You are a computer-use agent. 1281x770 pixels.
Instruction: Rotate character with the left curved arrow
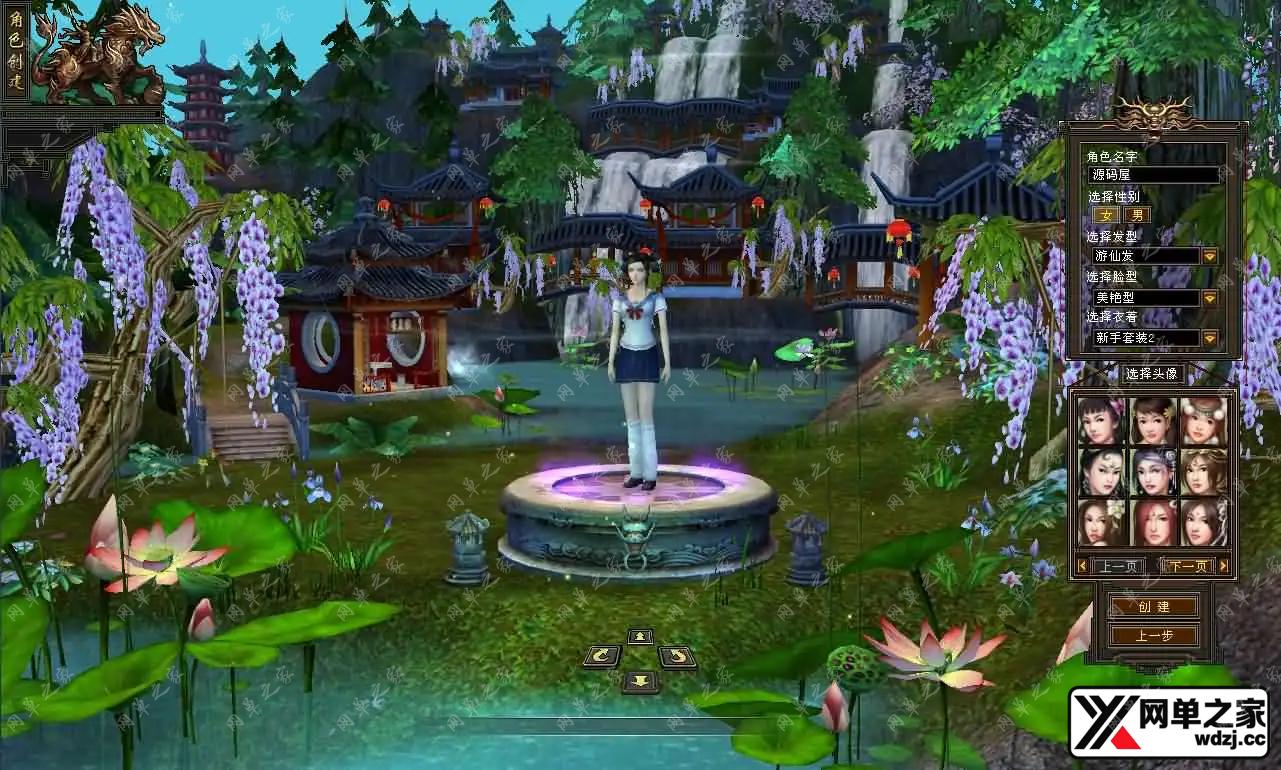click(601, 656)
